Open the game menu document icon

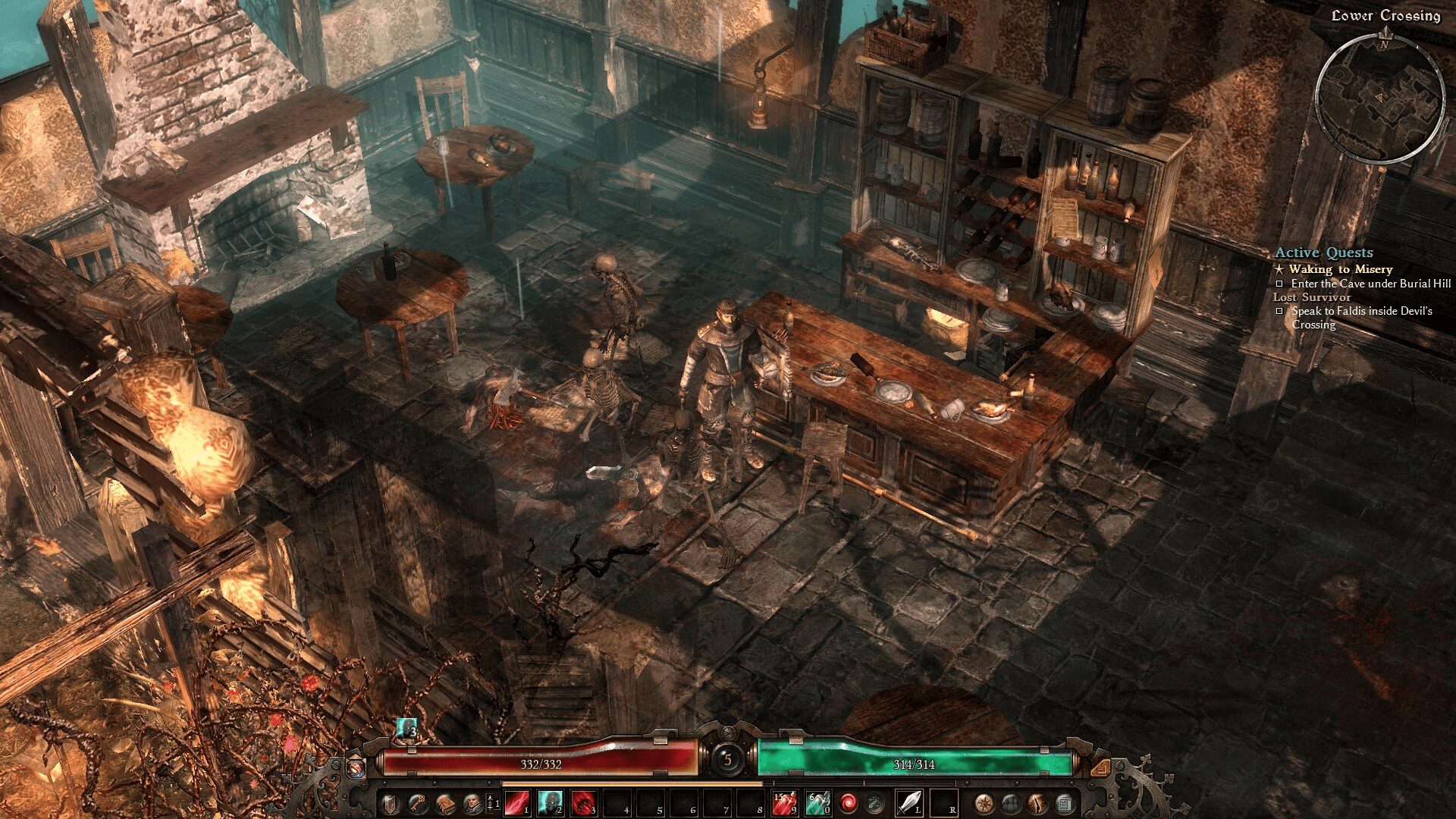[1065, 802]
